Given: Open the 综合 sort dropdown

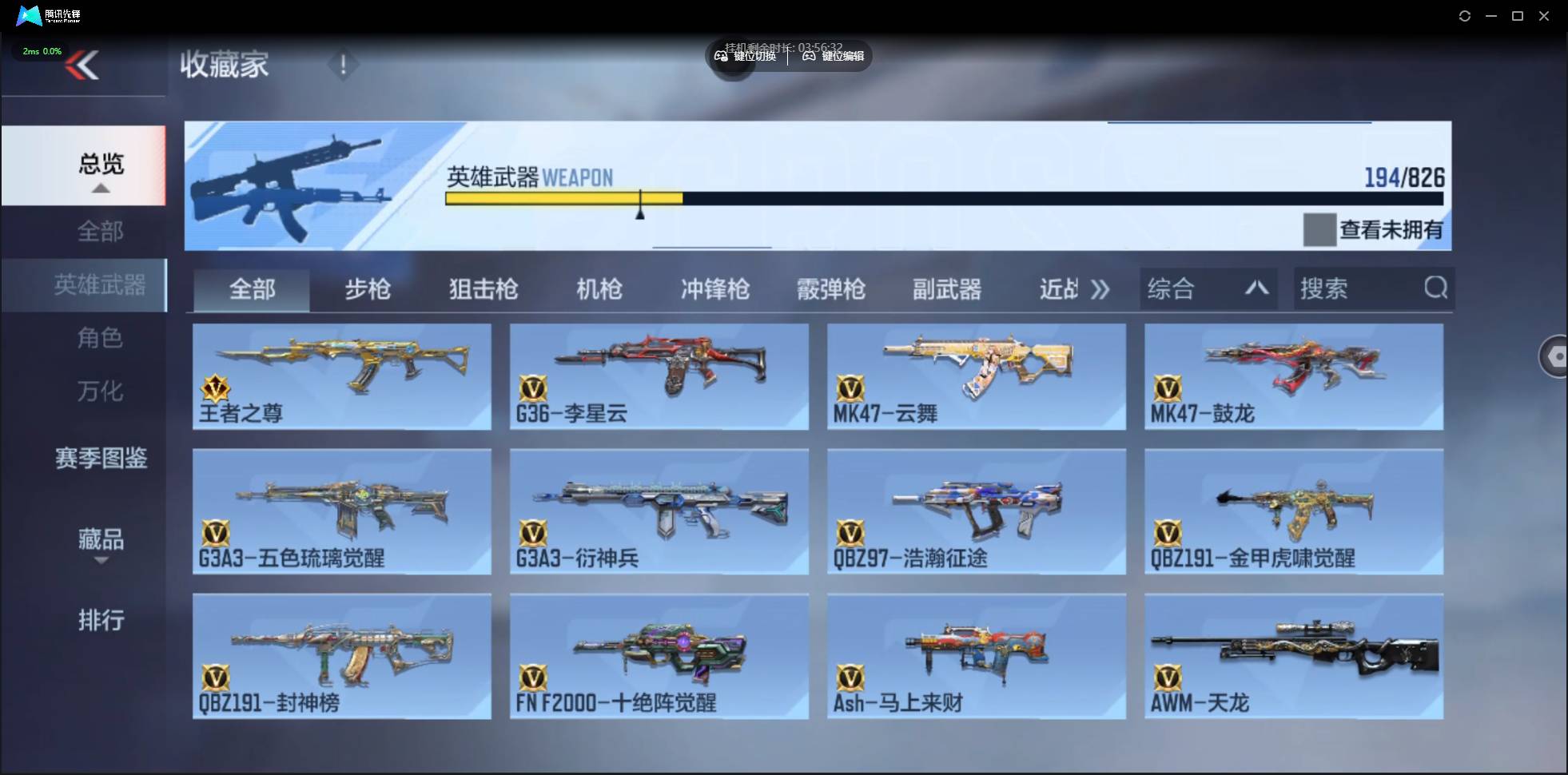Looking at the screenshot, I should [1207, 288].
